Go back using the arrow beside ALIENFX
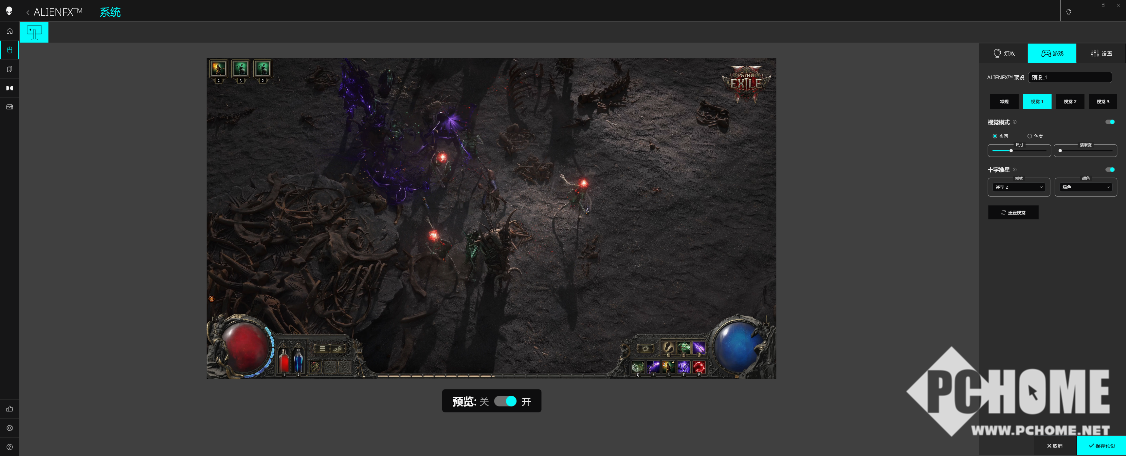Image resolution: width=1126 pixels, height=456 pixels. (27, 12)
